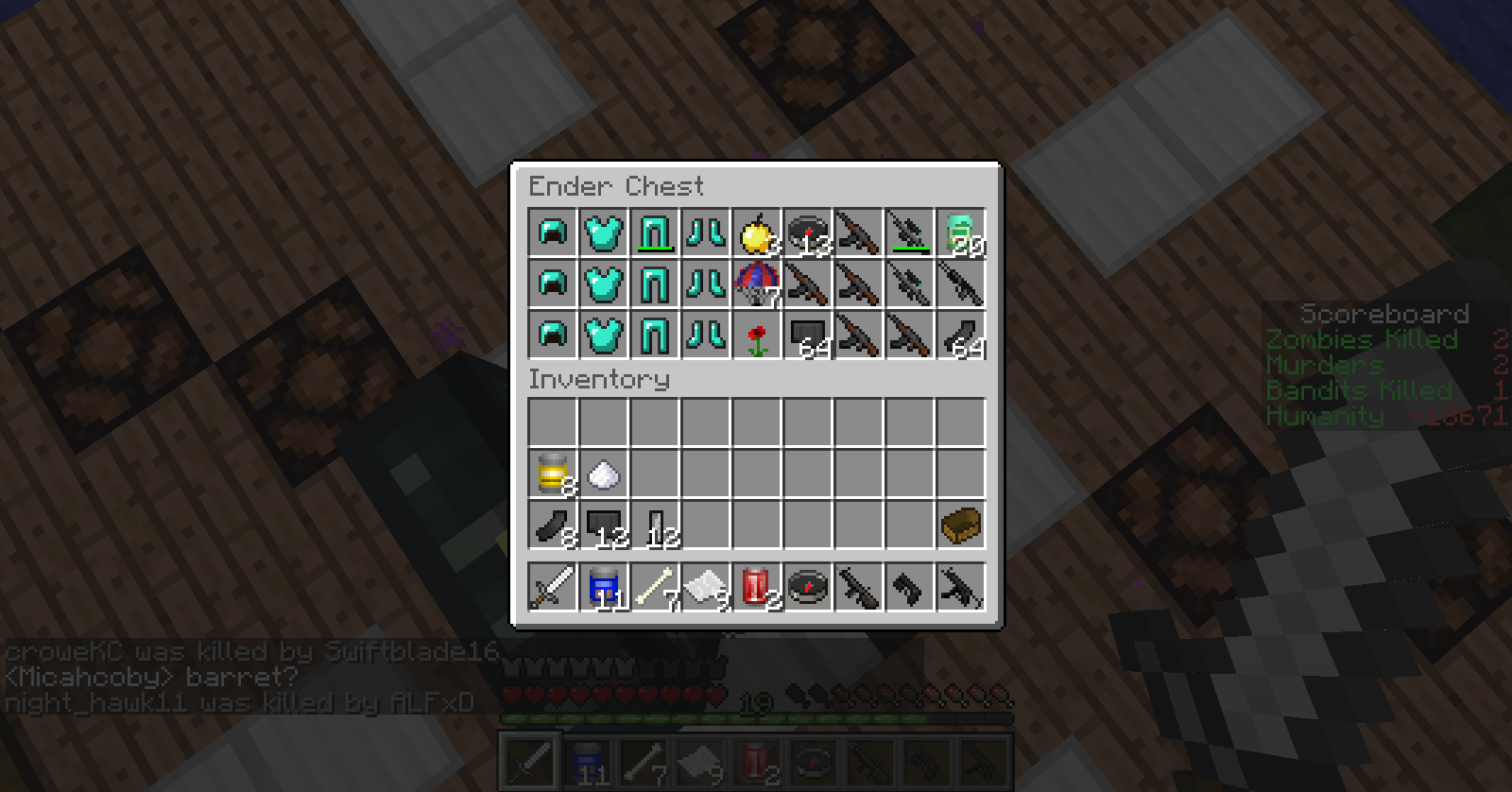The width and height of the screenshot is (1512, 792).
Task: Grab the red soda can stack of 2
Action: [x=756, y=588]
